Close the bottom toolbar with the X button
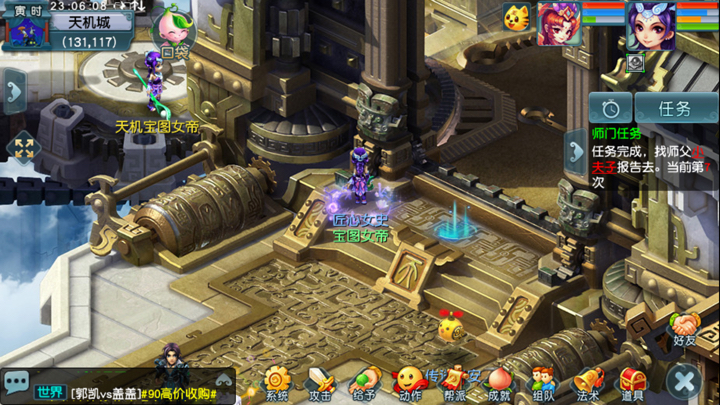The height and width of the screenshot is (405, 720). click(685, 381)
